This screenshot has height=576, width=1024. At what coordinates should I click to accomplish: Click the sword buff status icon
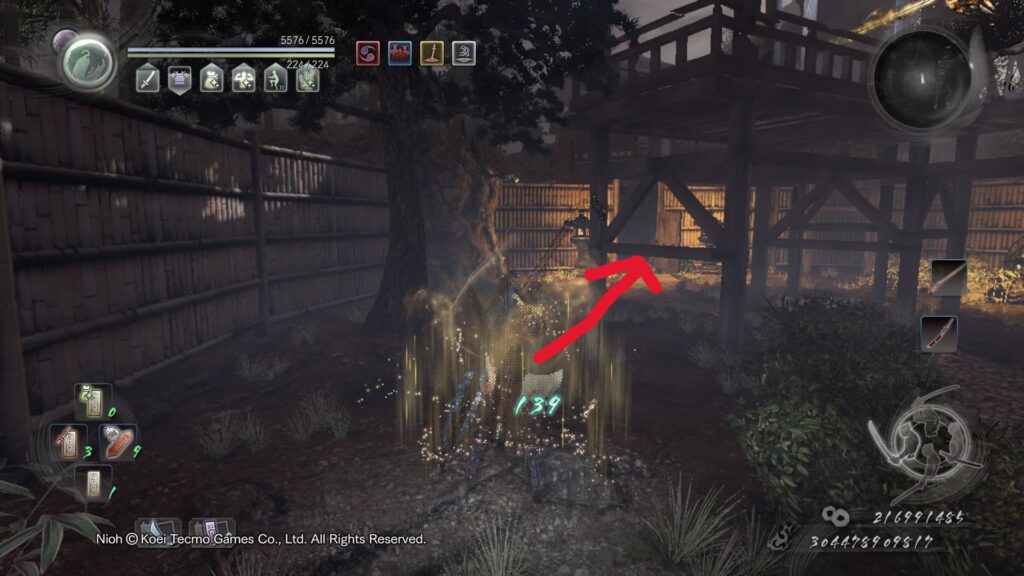point(148,79)
